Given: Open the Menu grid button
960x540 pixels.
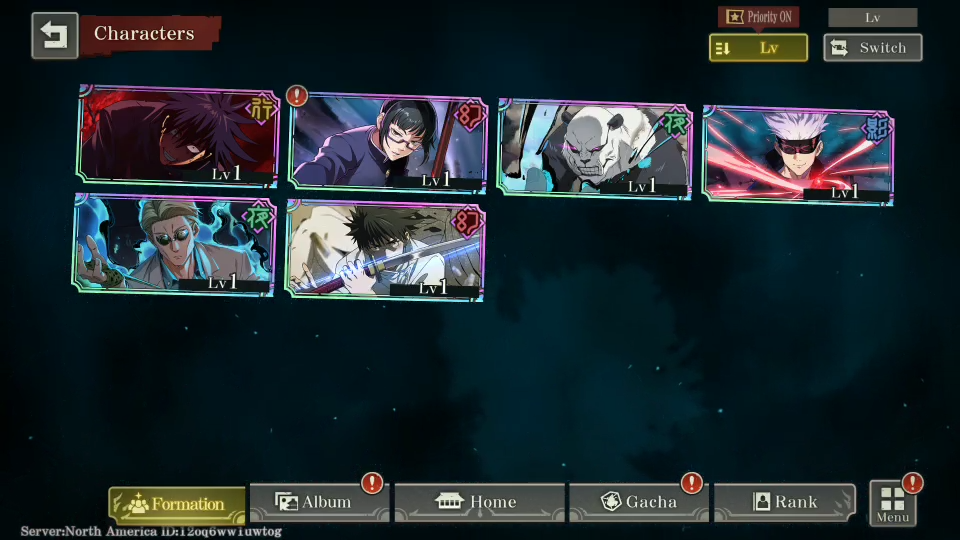Looking at the screenshot, I should point(892,503).
